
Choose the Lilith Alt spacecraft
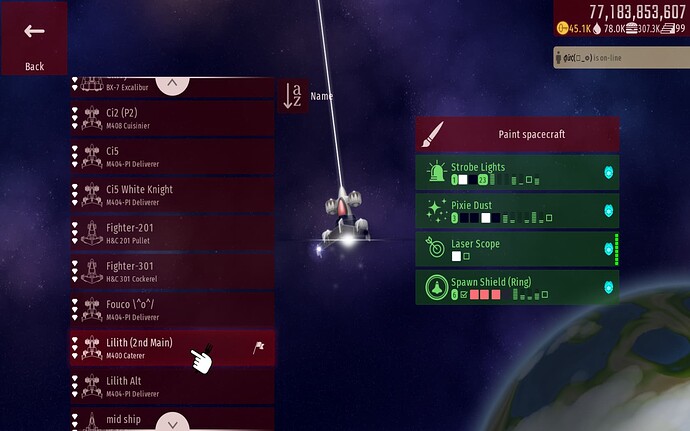coord(171,385)
